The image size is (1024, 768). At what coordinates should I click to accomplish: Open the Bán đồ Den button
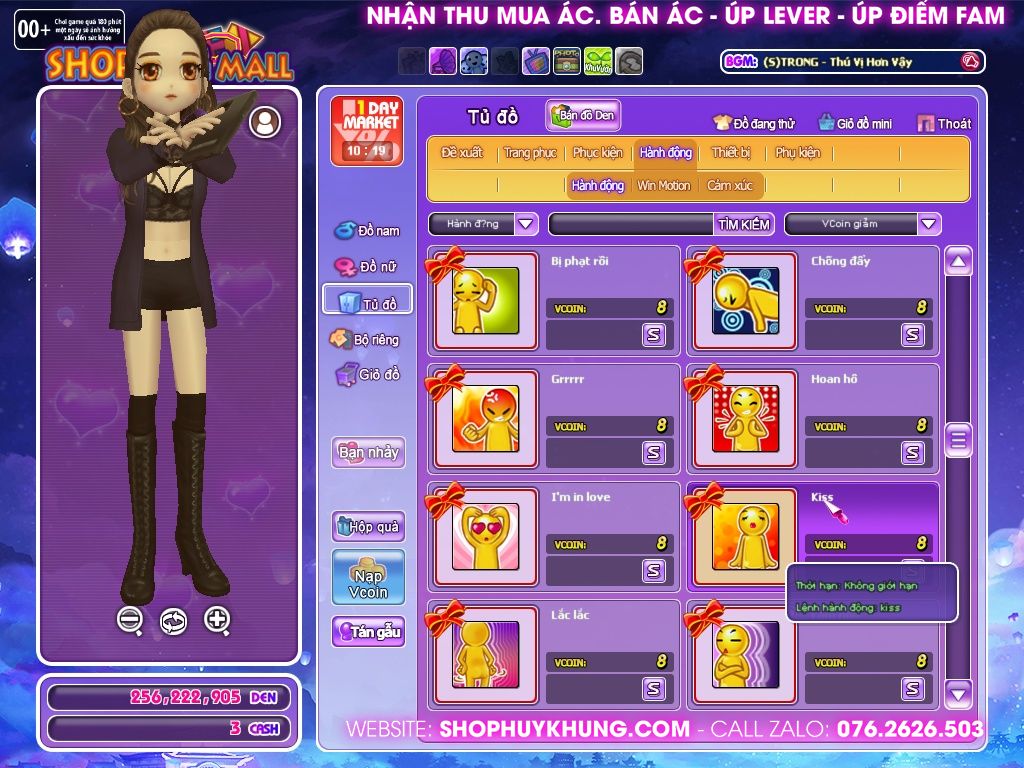(583, 116)
